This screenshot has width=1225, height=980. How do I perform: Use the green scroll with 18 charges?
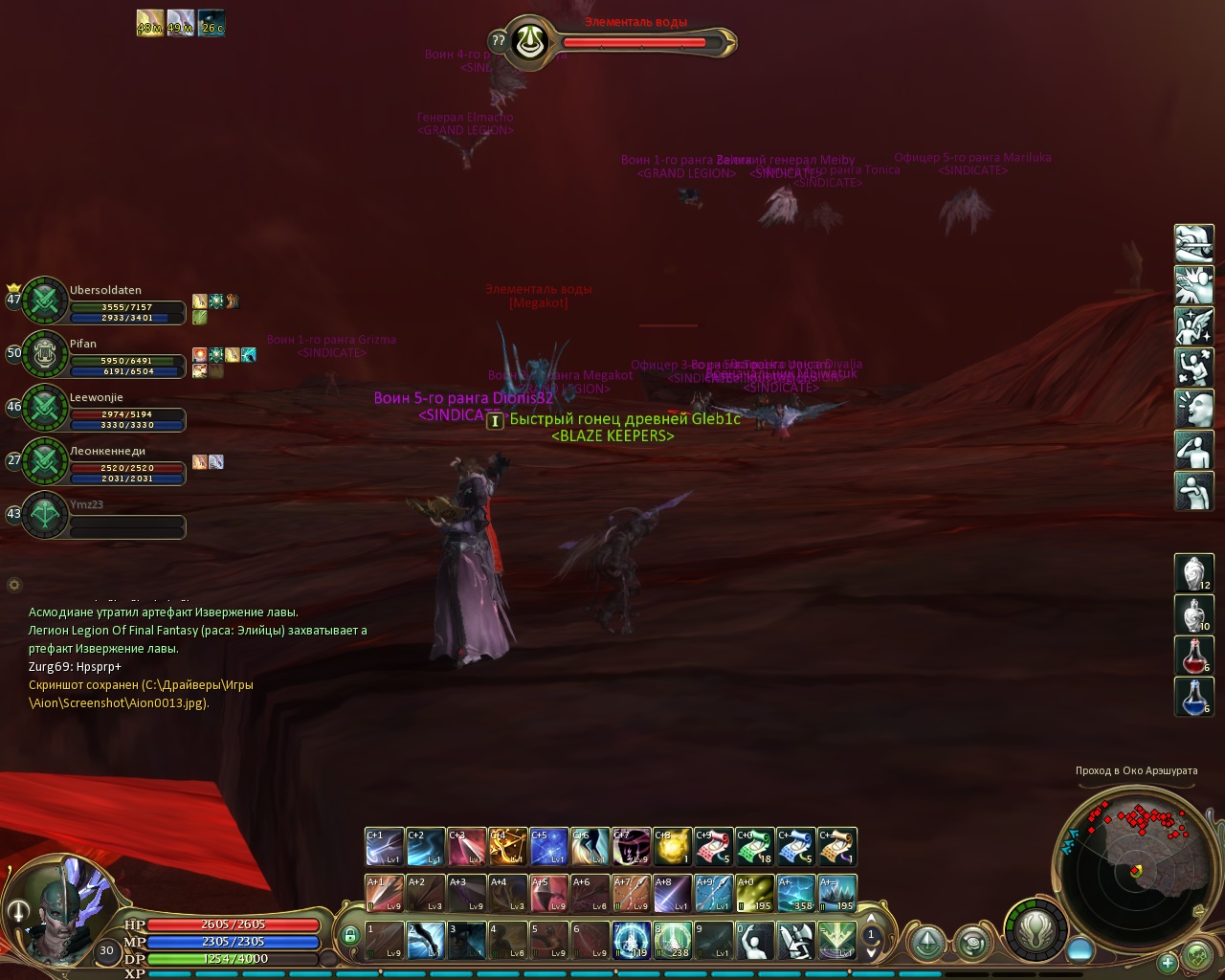pos(755,846)
